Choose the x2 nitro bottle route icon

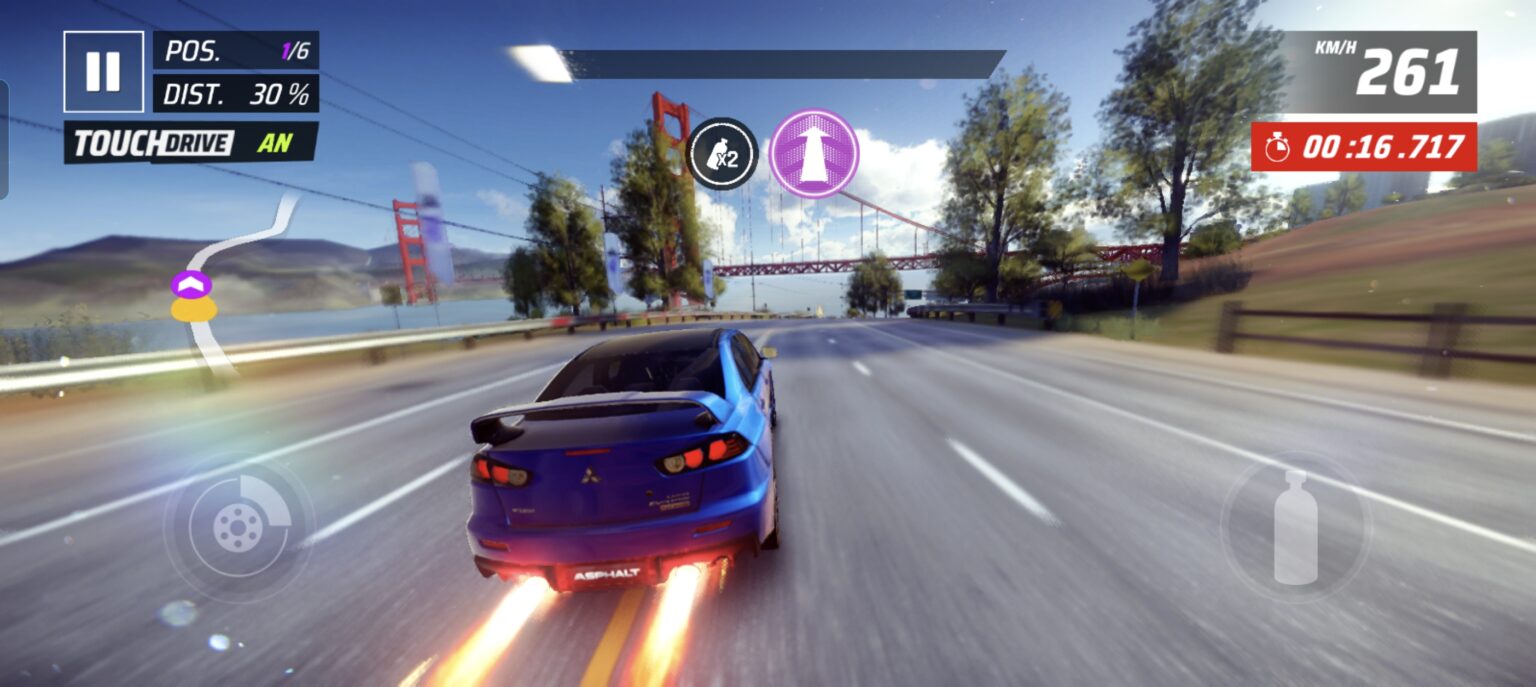pos(722,154)
